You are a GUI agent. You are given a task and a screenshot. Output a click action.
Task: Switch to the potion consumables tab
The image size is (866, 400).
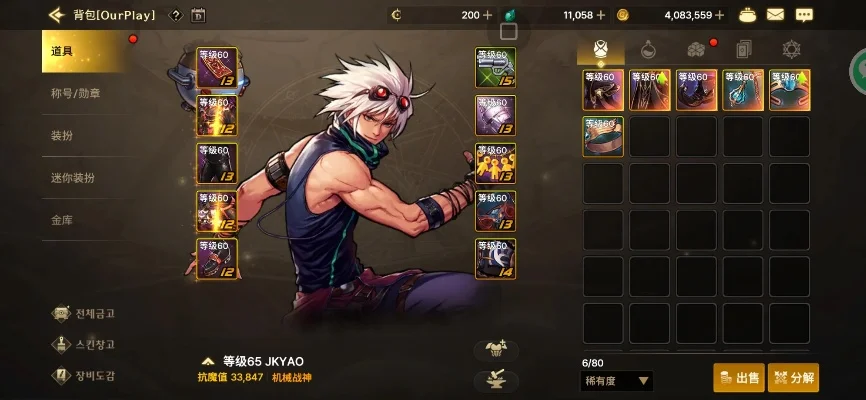click(648, 49)
